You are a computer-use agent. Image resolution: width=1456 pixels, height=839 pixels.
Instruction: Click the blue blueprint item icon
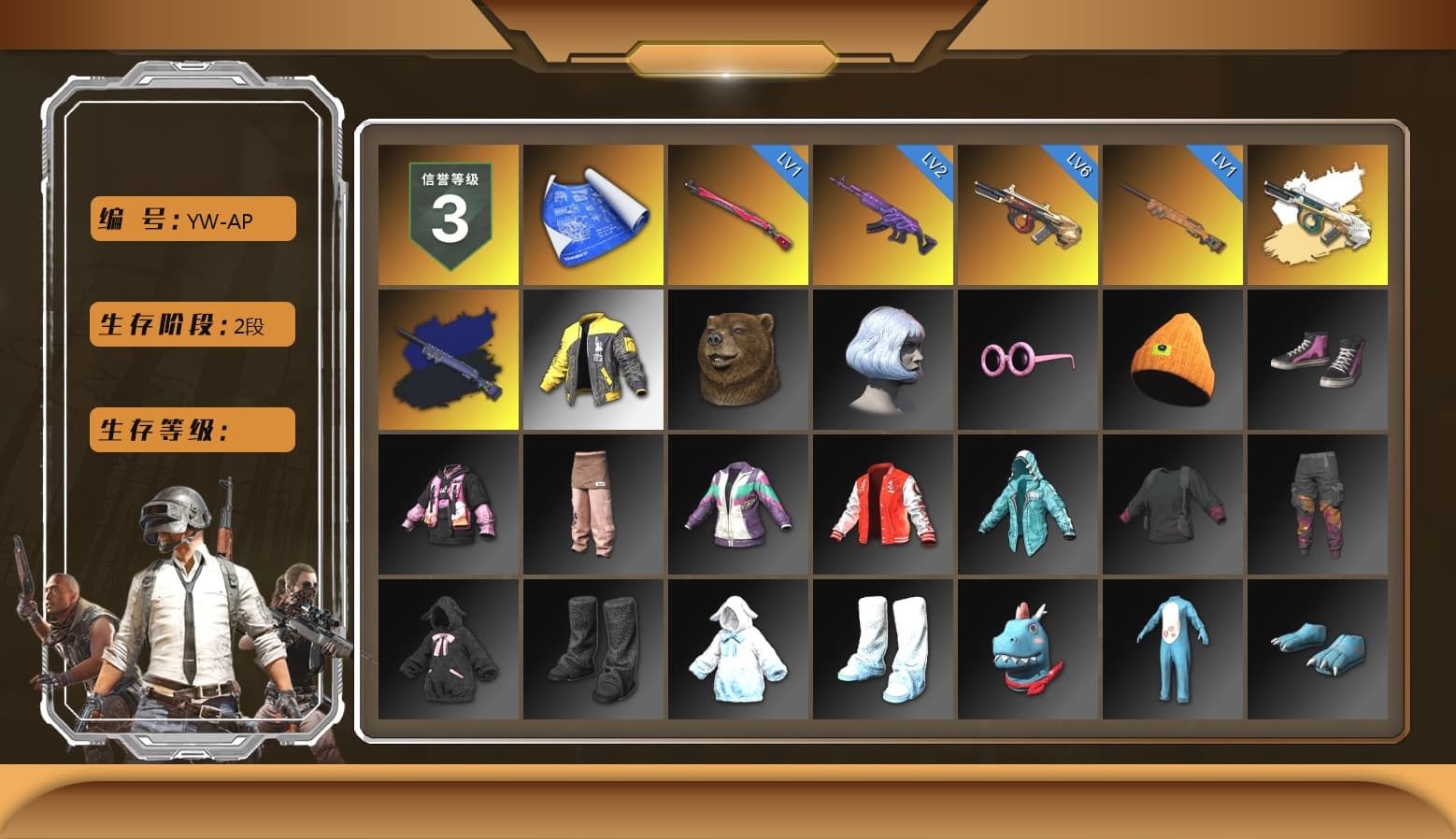591,214
